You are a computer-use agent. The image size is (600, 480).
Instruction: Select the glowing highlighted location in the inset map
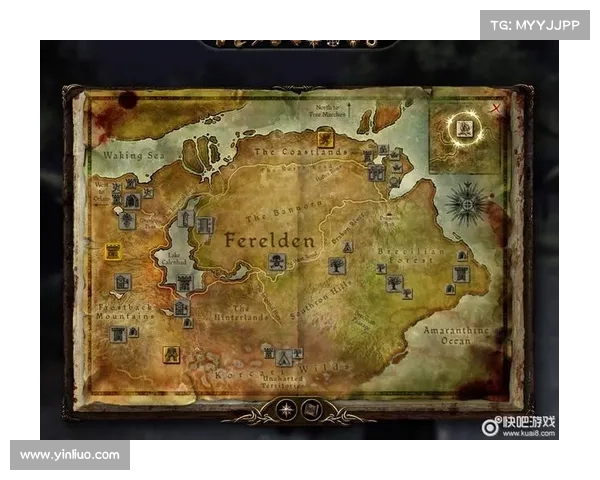tap(464, 127)
